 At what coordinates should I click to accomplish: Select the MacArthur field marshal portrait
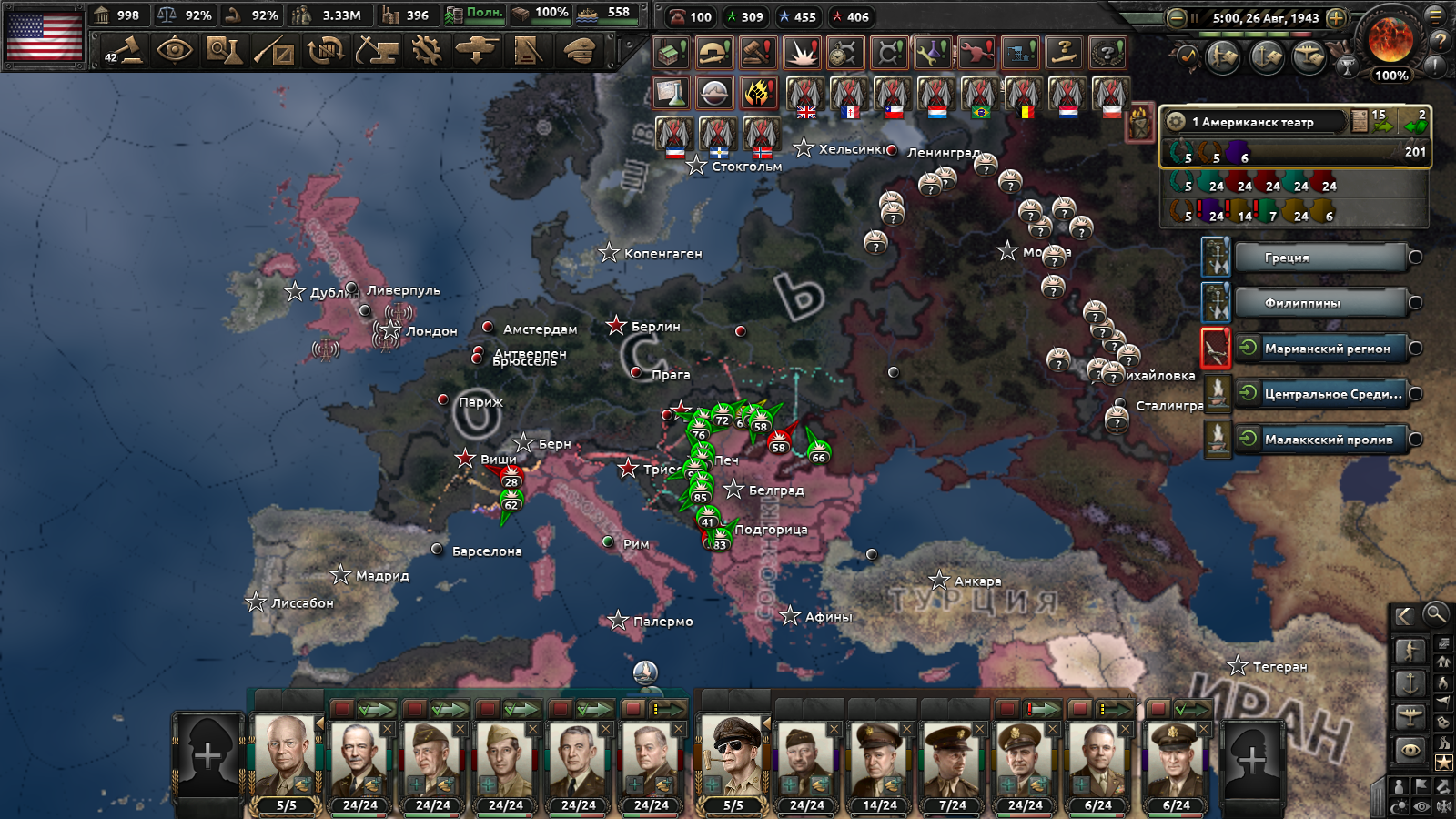[733, 756]
